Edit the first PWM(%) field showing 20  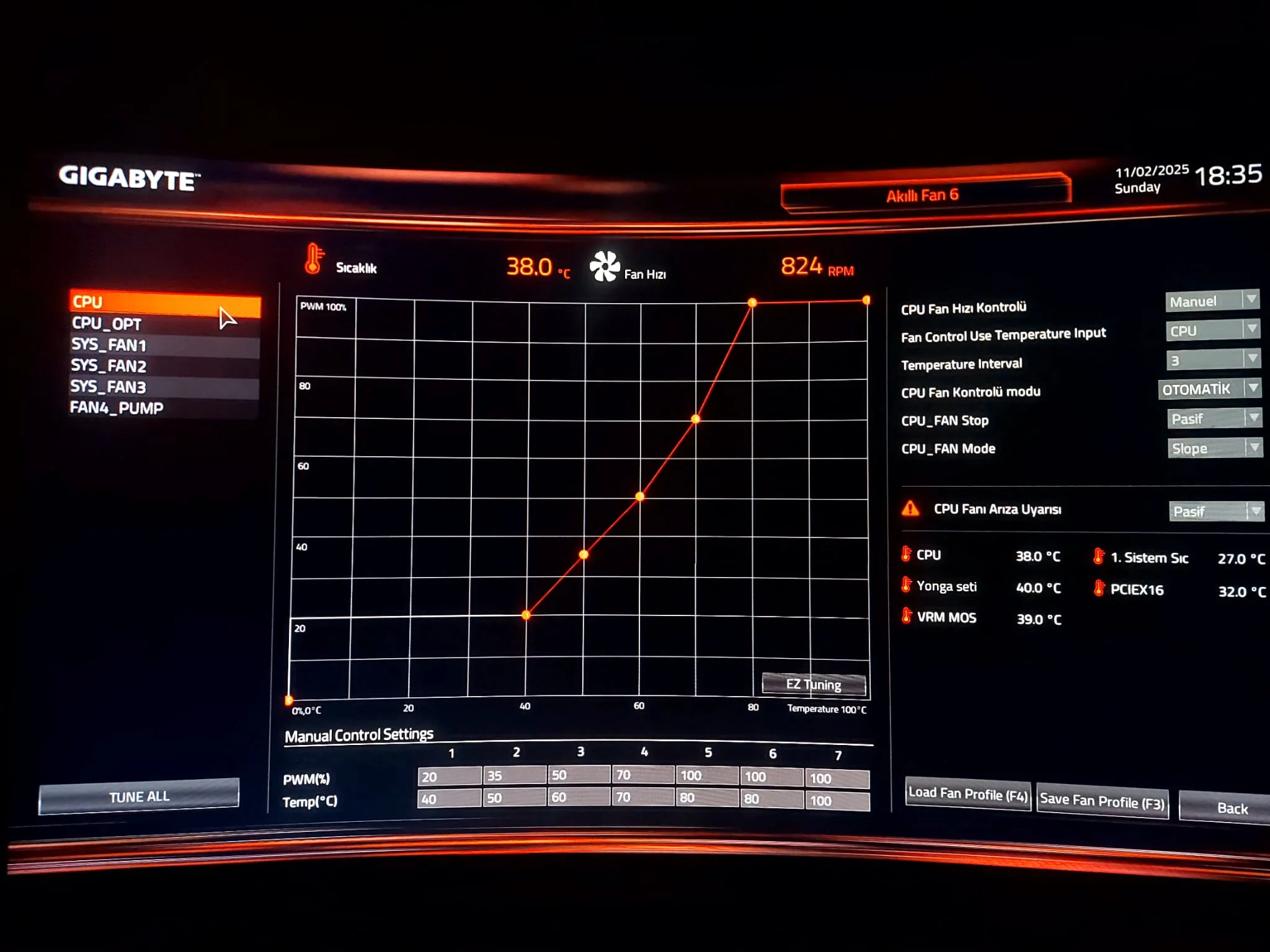click(x=449, y=777)
